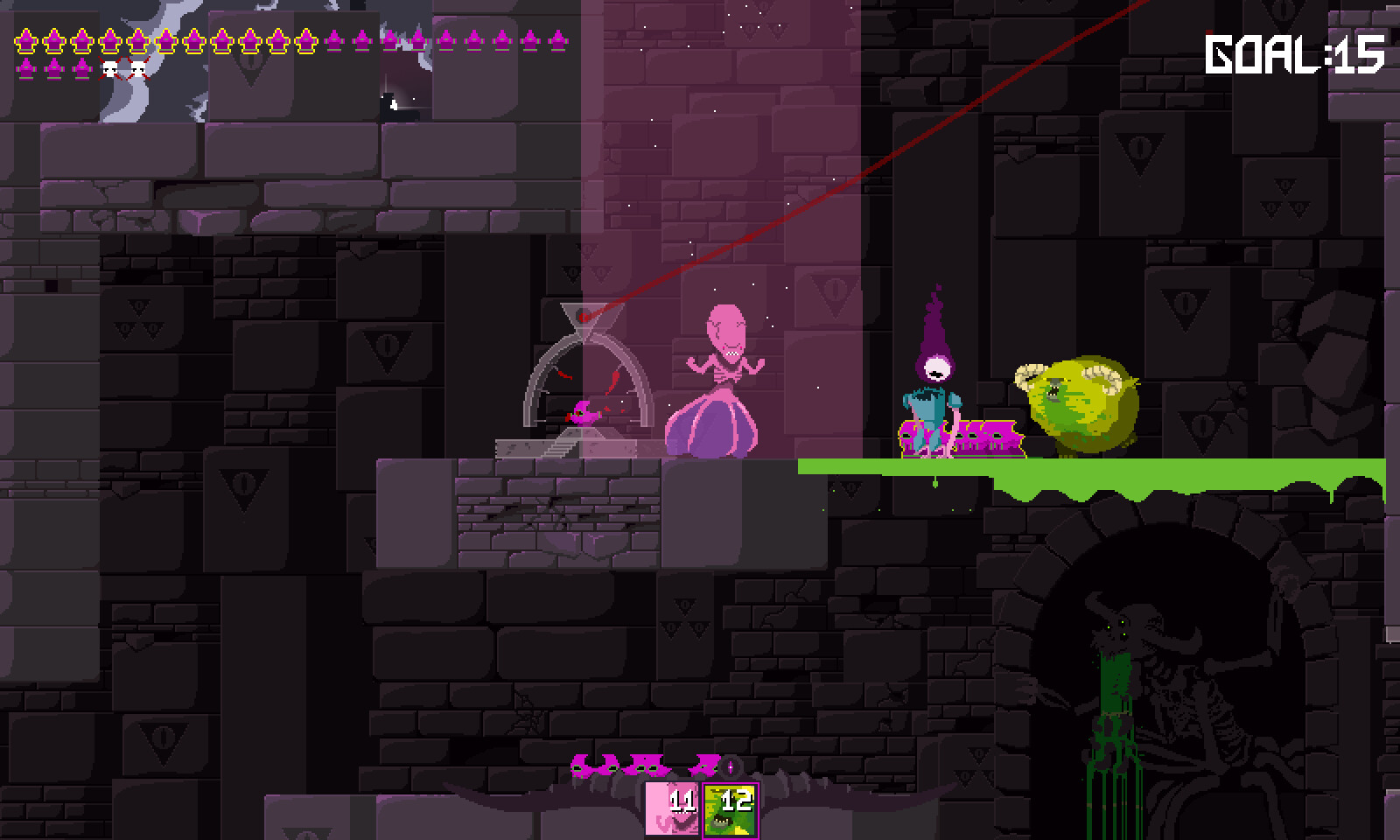
Task: Click the first white skull icon below the goblets
Action: pyautogui.click(x=110, y=69)
